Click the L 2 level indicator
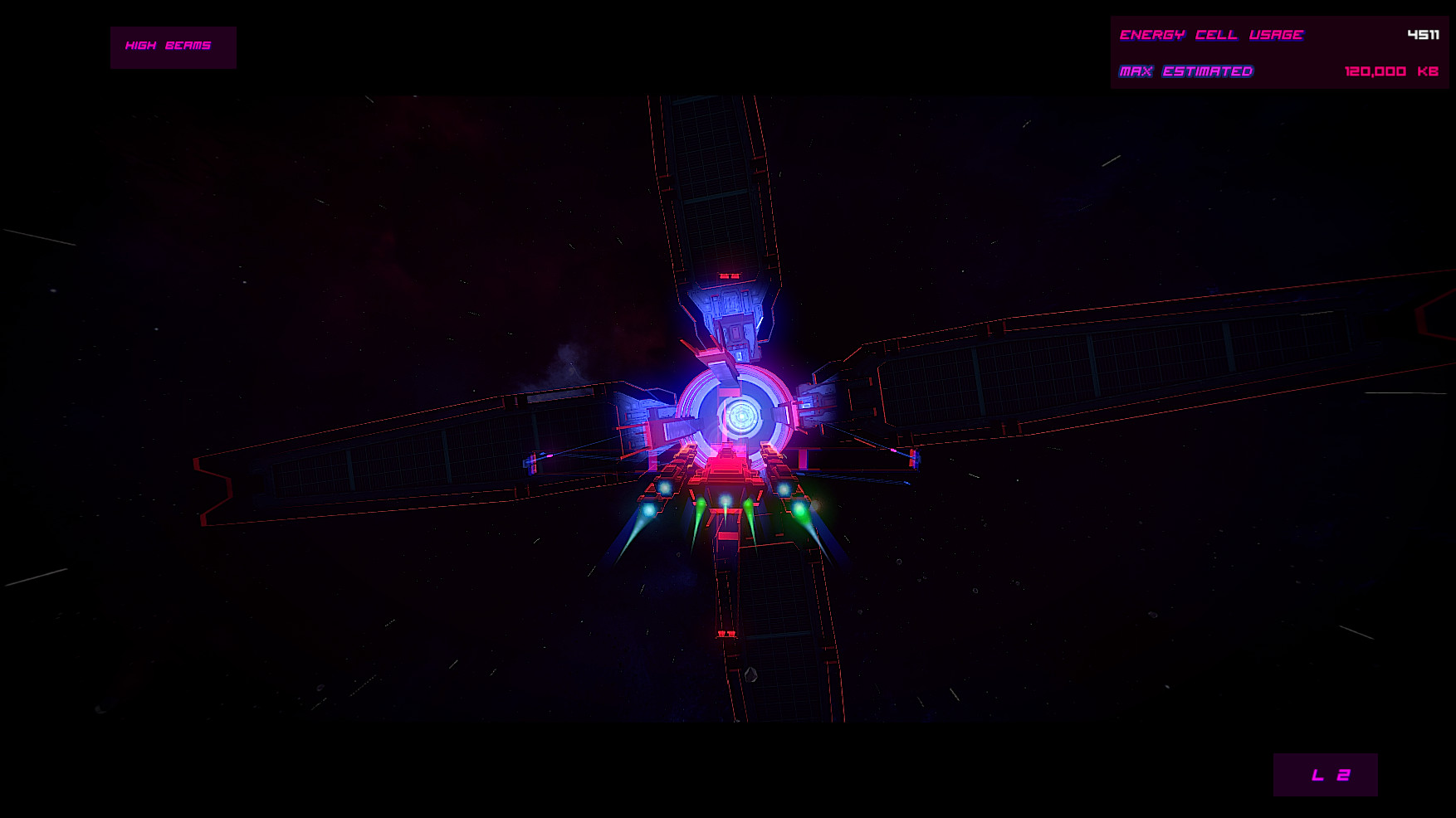This screenshot has width=1456, height=818. coord(1324,777)
